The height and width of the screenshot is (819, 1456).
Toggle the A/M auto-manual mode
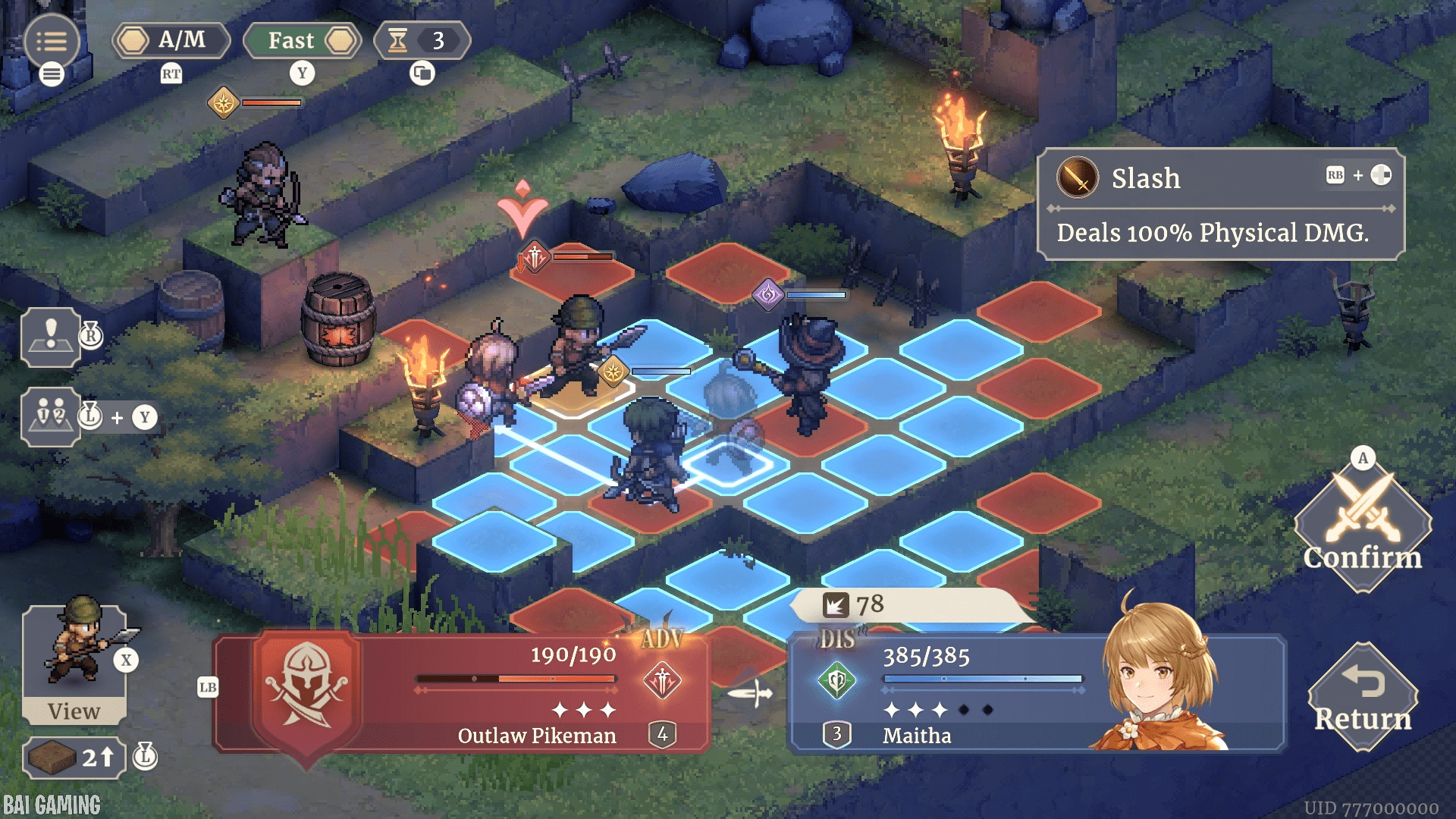pos(171,41)
